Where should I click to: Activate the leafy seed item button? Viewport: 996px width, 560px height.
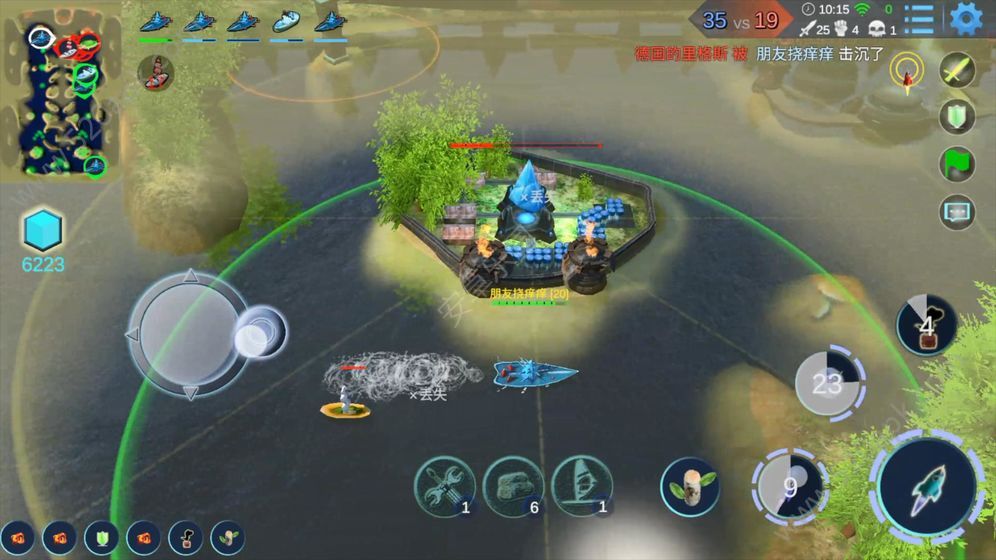point(689,487)
